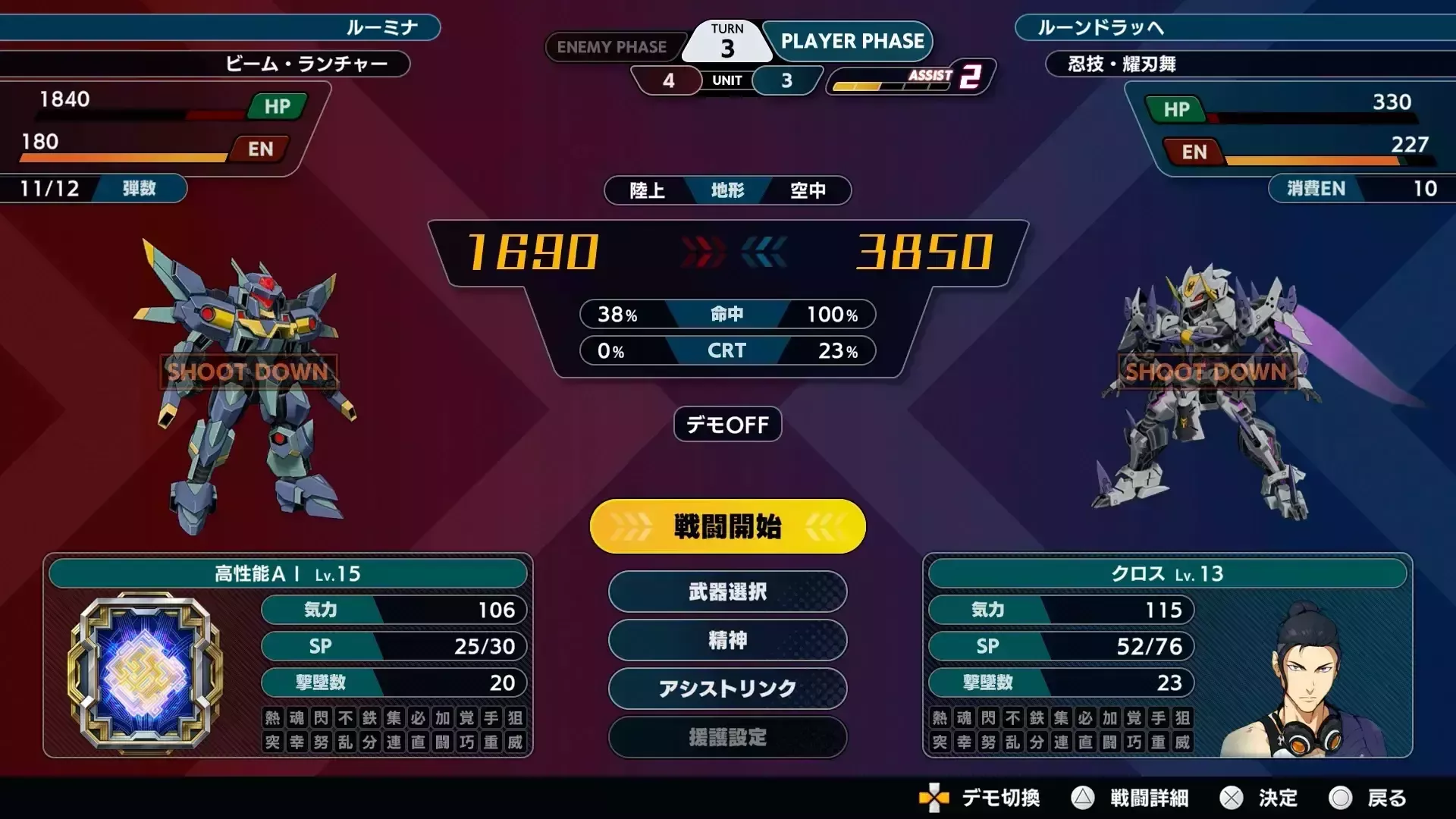
Task: Open the 援護設定 support settings
Action: pyautogui.click(x=726, y=738)
